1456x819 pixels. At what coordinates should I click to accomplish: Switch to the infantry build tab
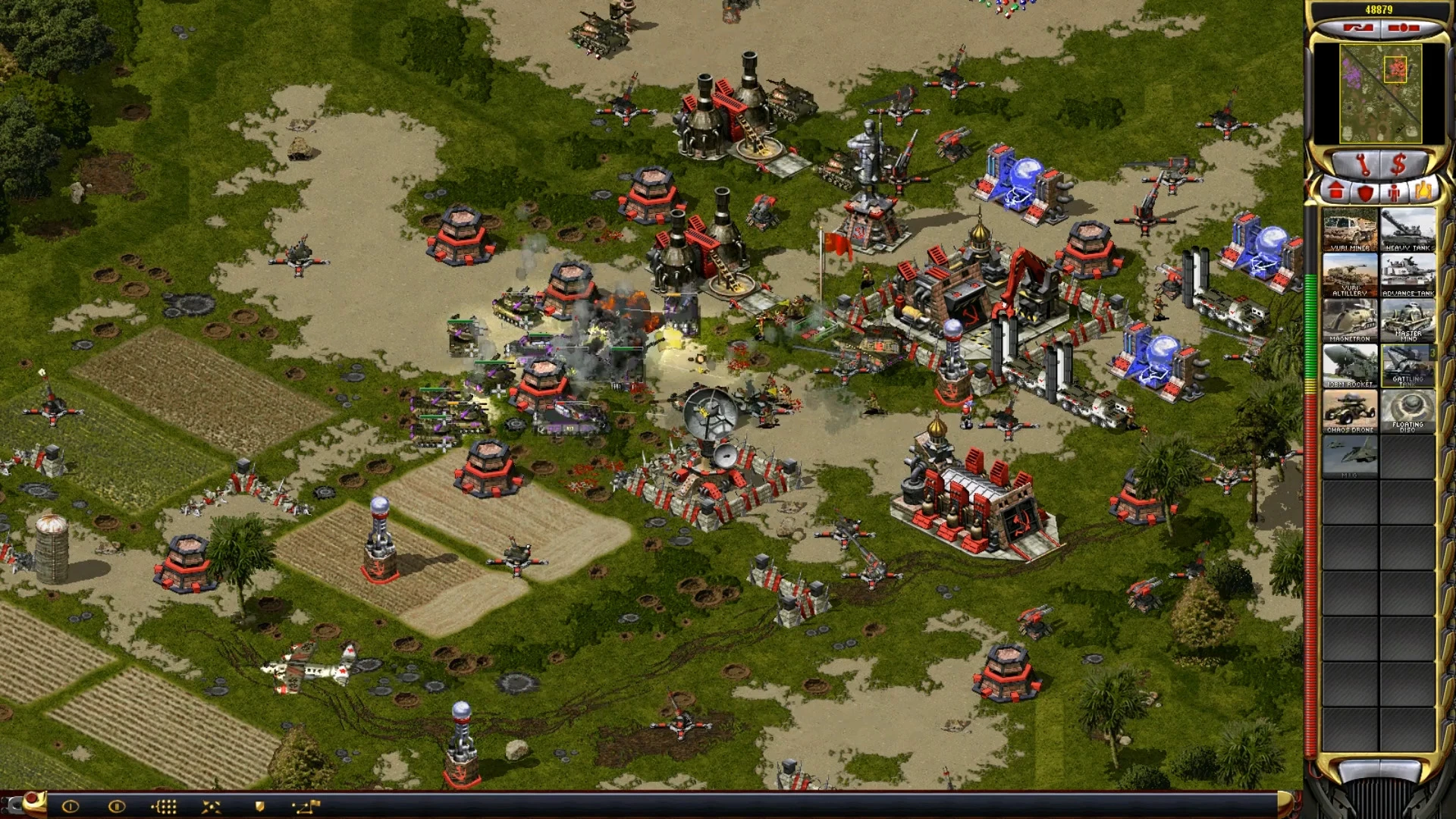(1394, 191)
